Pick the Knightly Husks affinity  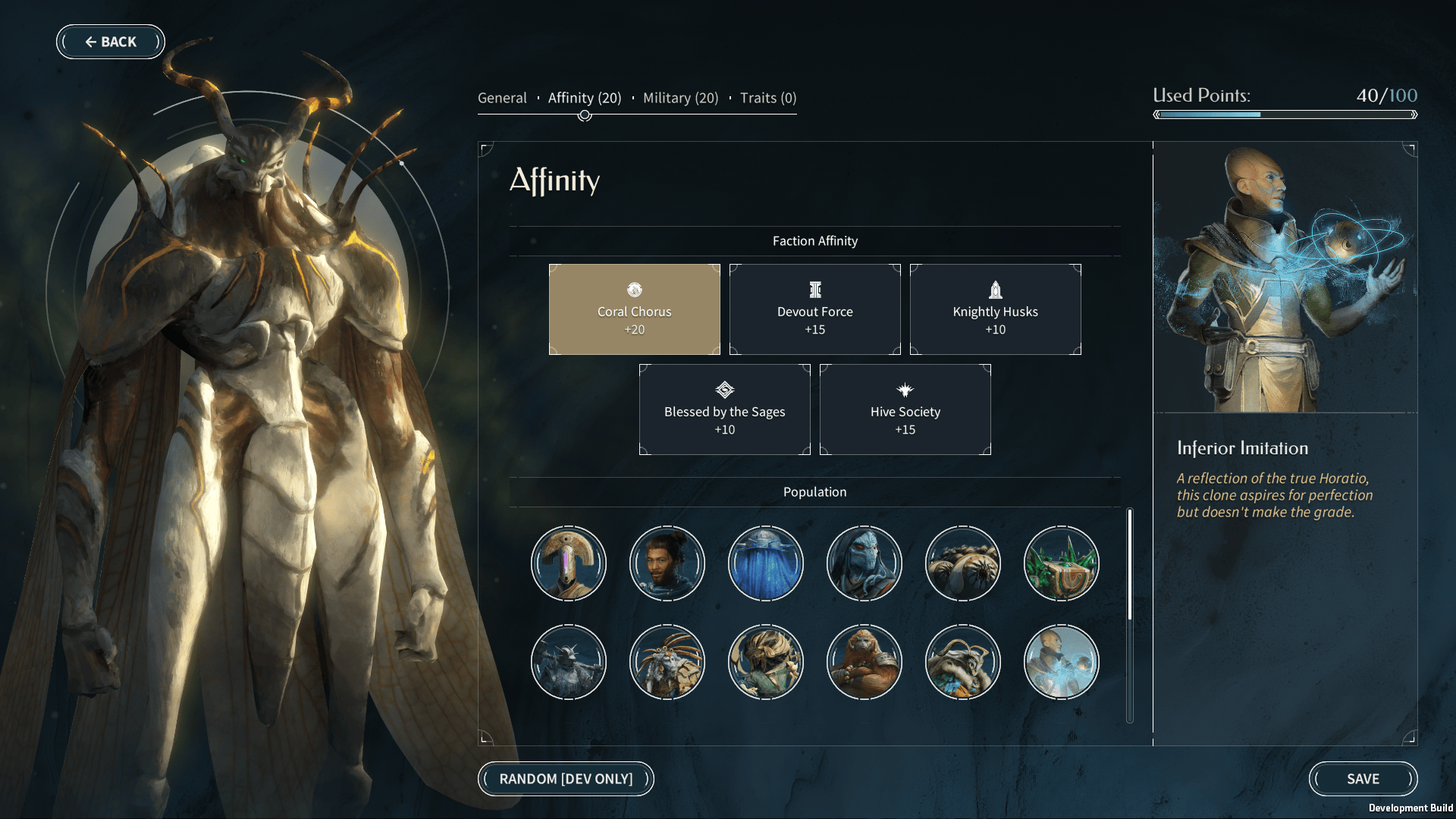tap(995, 309)
